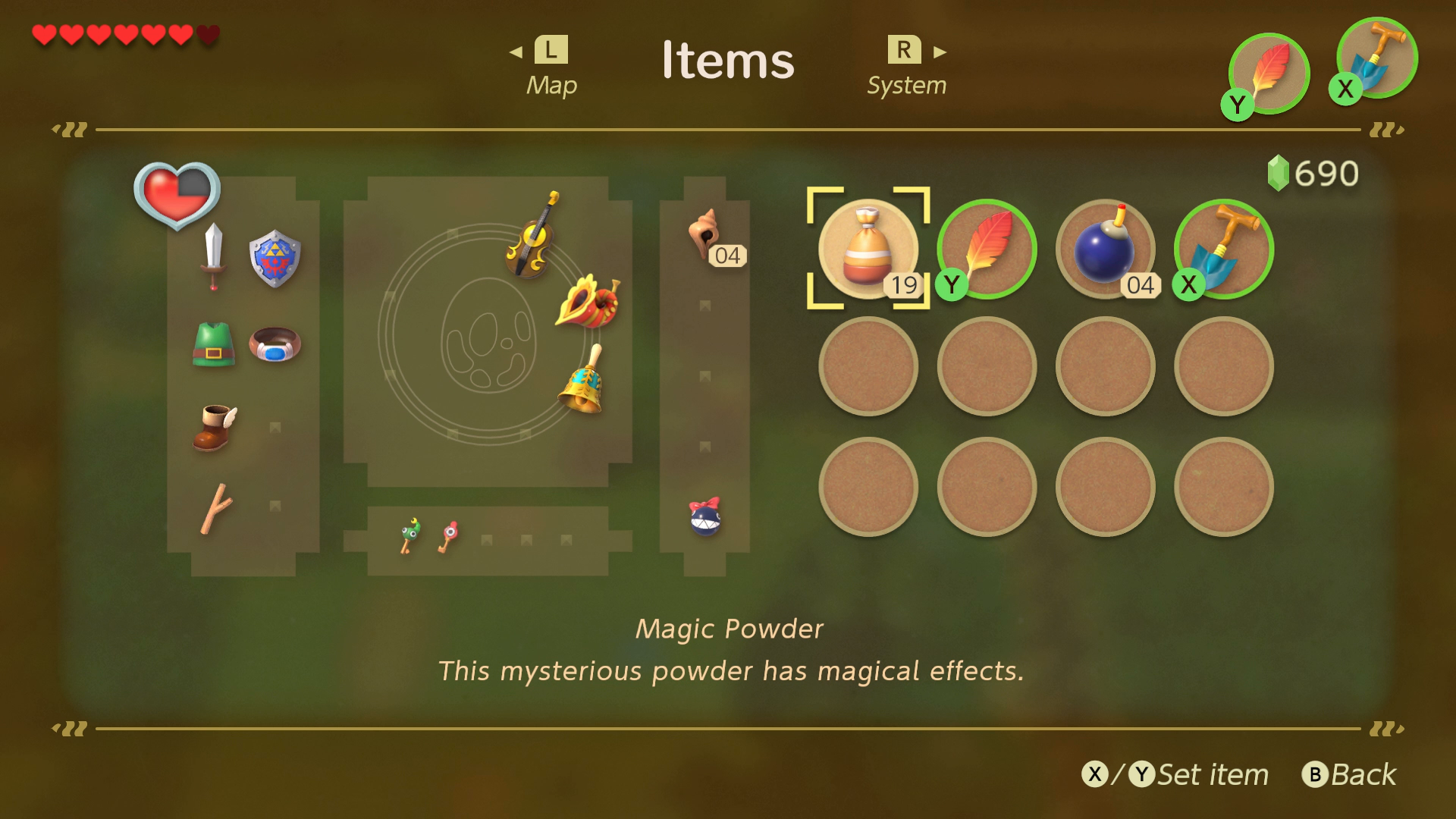This screenshot has width=1456, height=819.
Task: Select the Magic Powder item slot
Action: [x=868, y=249]
